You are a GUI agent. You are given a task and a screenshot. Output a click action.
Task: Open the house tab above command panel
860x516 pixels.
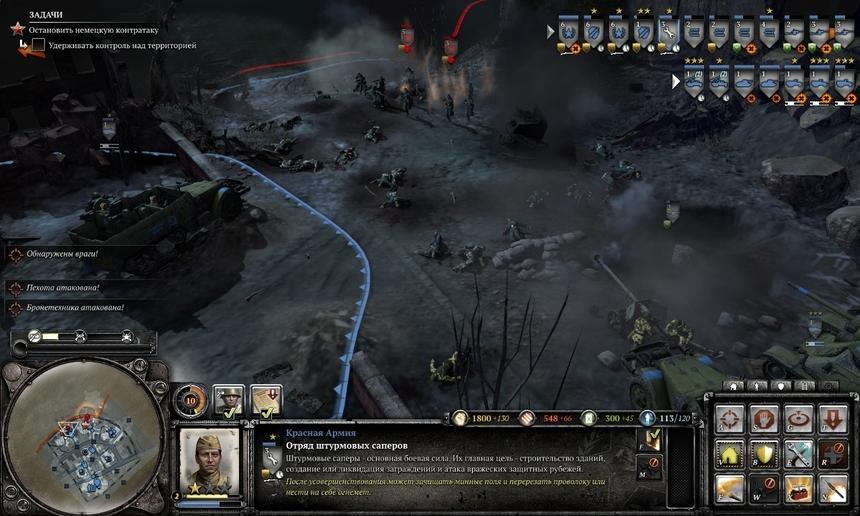click(735, 385)
